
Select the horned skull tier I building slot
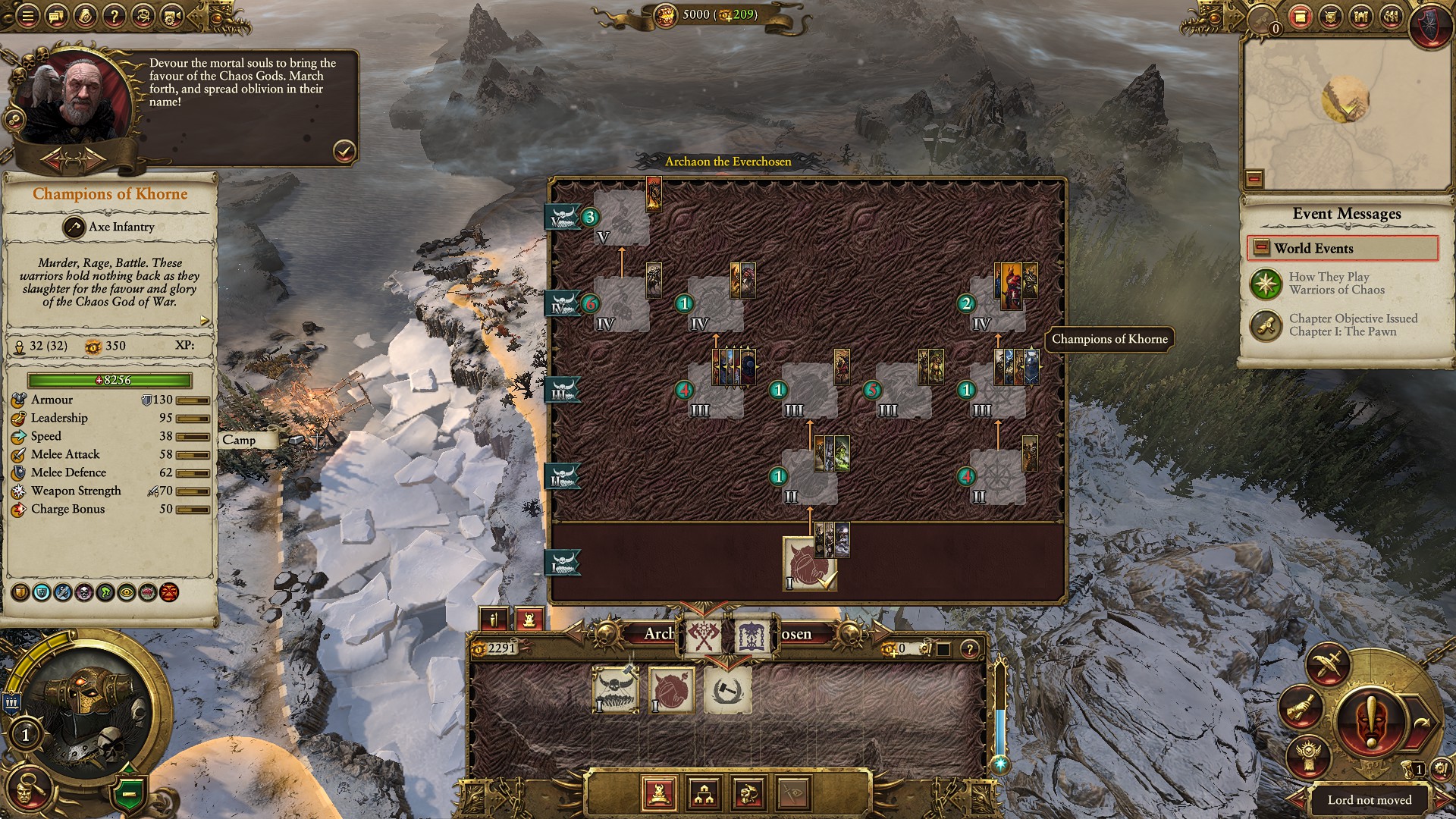[x=615, y=690]
